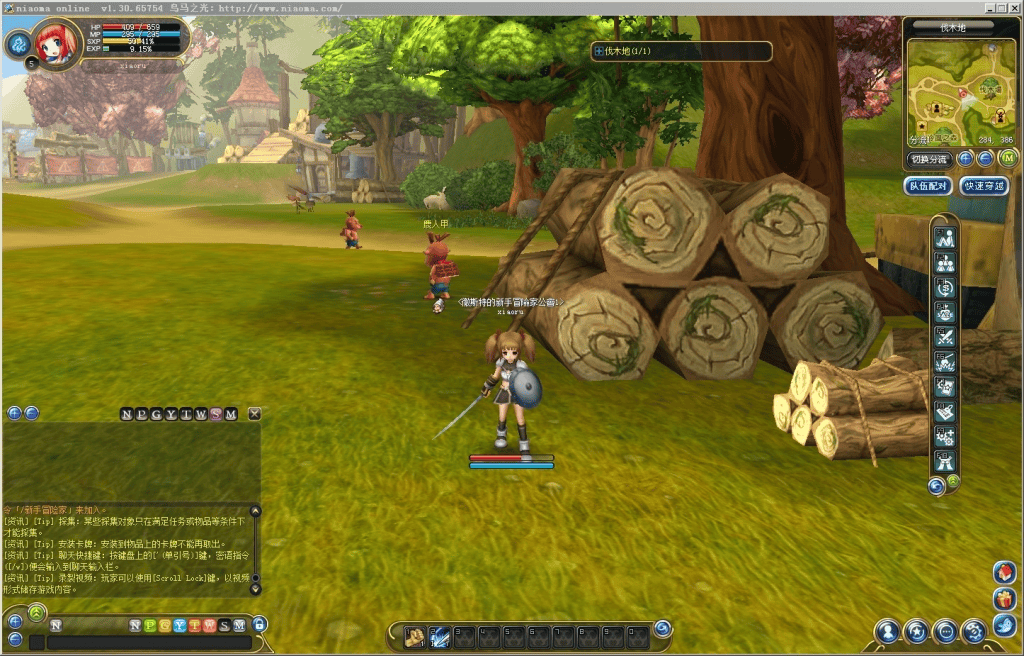Click the 切换分流 channel switch button
This screenshot has width=1024, height=656.
(928, 159)
